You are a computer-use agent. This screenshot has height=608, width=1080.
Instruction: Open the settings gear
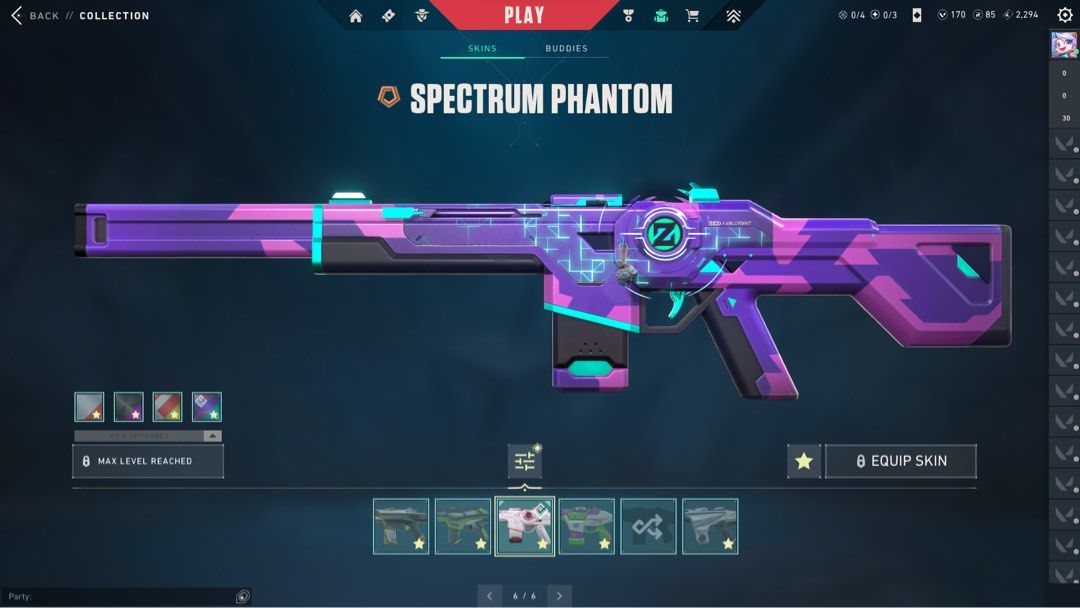[x=1064, y=16]
